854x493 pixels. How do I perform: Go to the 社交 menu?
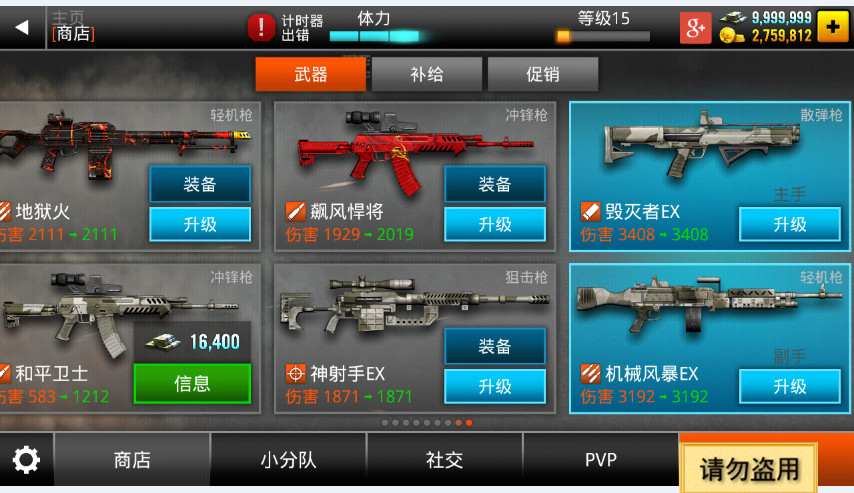click(x=445, y=460)
